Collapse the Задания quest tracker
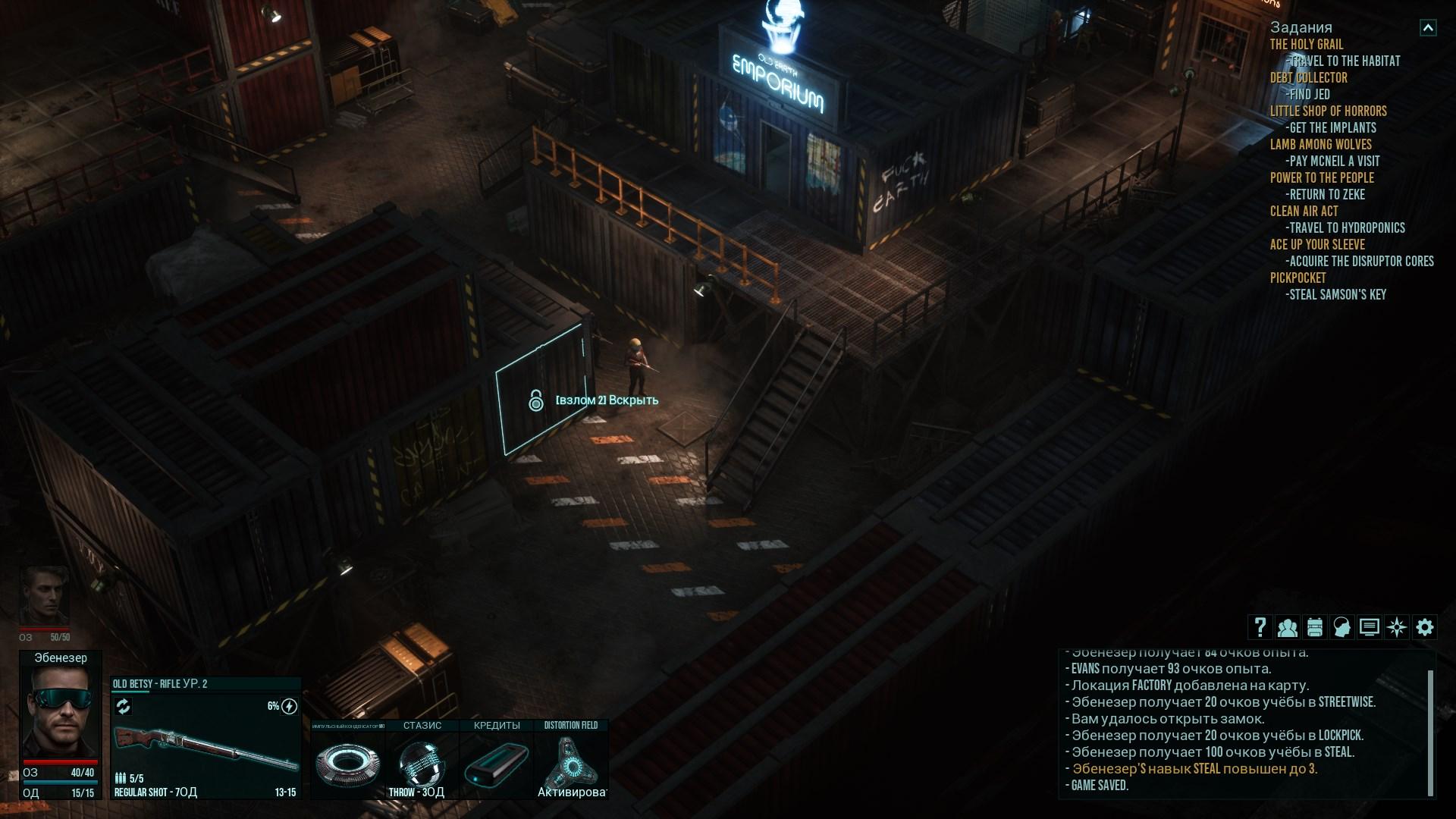Image resolution: width=1456 pixels, height=819 pixels. tap(1427, 28)
